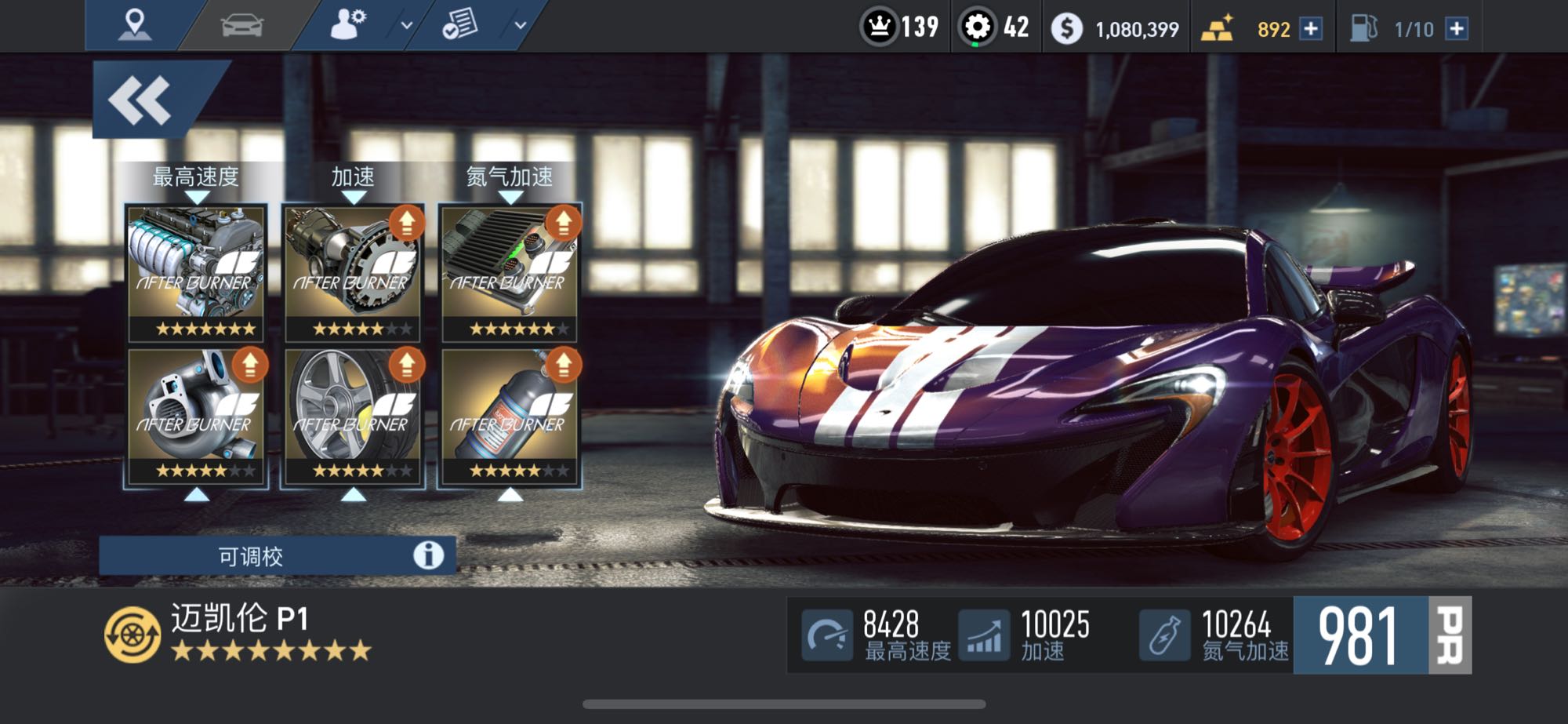Choose the wheel and tire part slot

click(353, 415)
